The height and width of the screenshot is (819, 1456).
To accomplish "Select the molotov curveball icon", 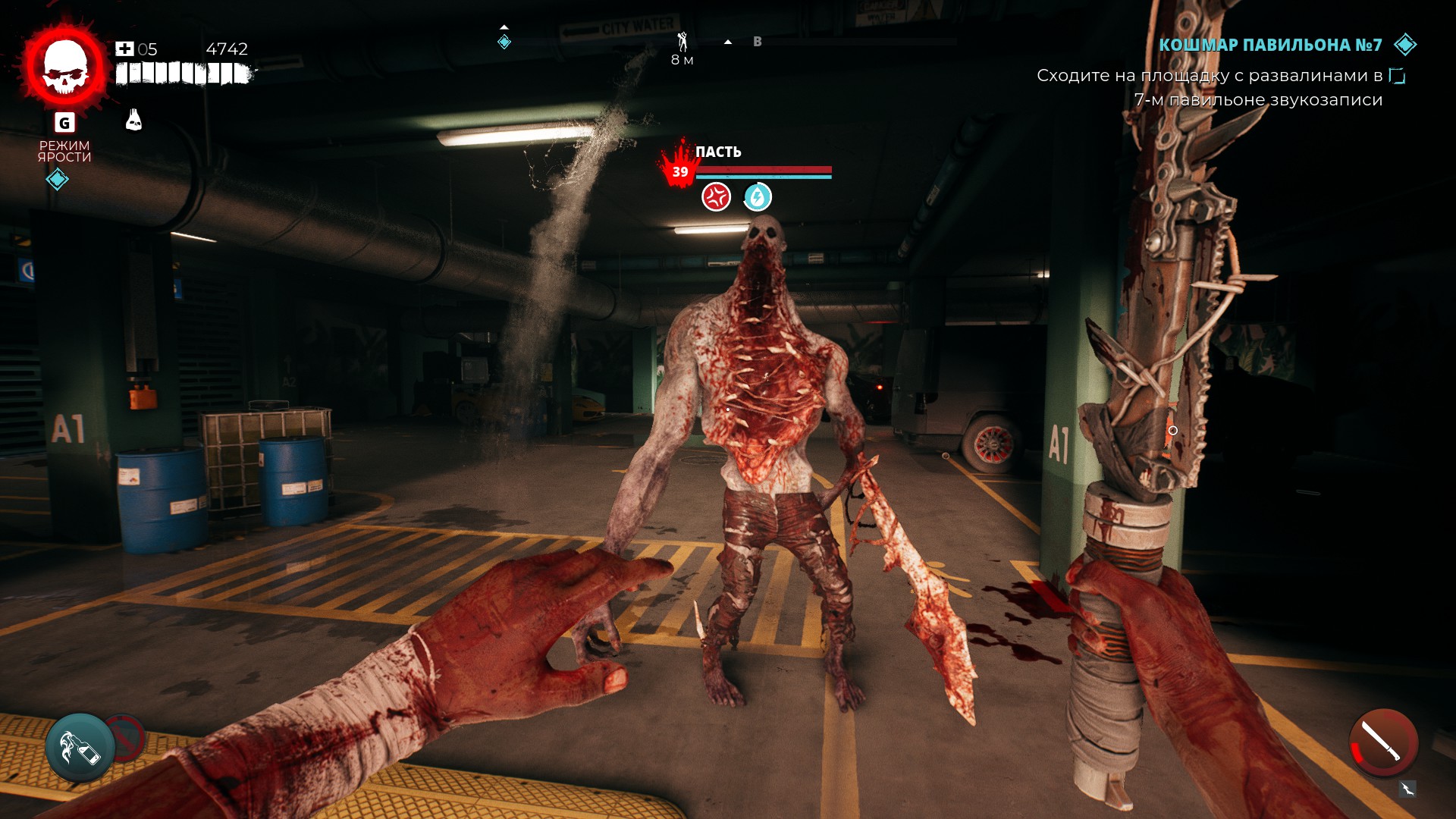I will (x=80, y=748).
